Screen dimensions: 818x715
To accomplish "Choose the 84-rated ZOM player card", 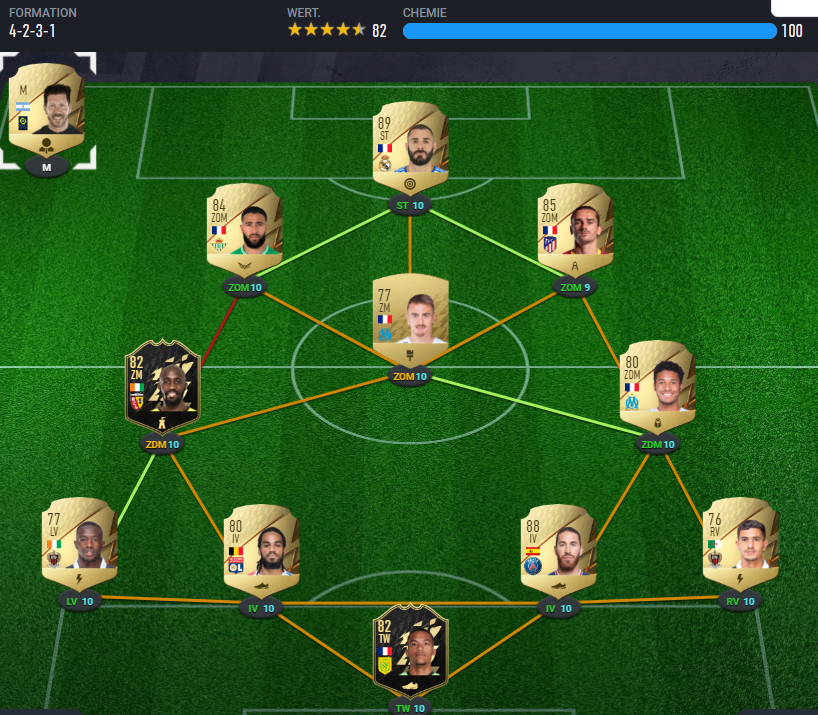I will 245,230.
